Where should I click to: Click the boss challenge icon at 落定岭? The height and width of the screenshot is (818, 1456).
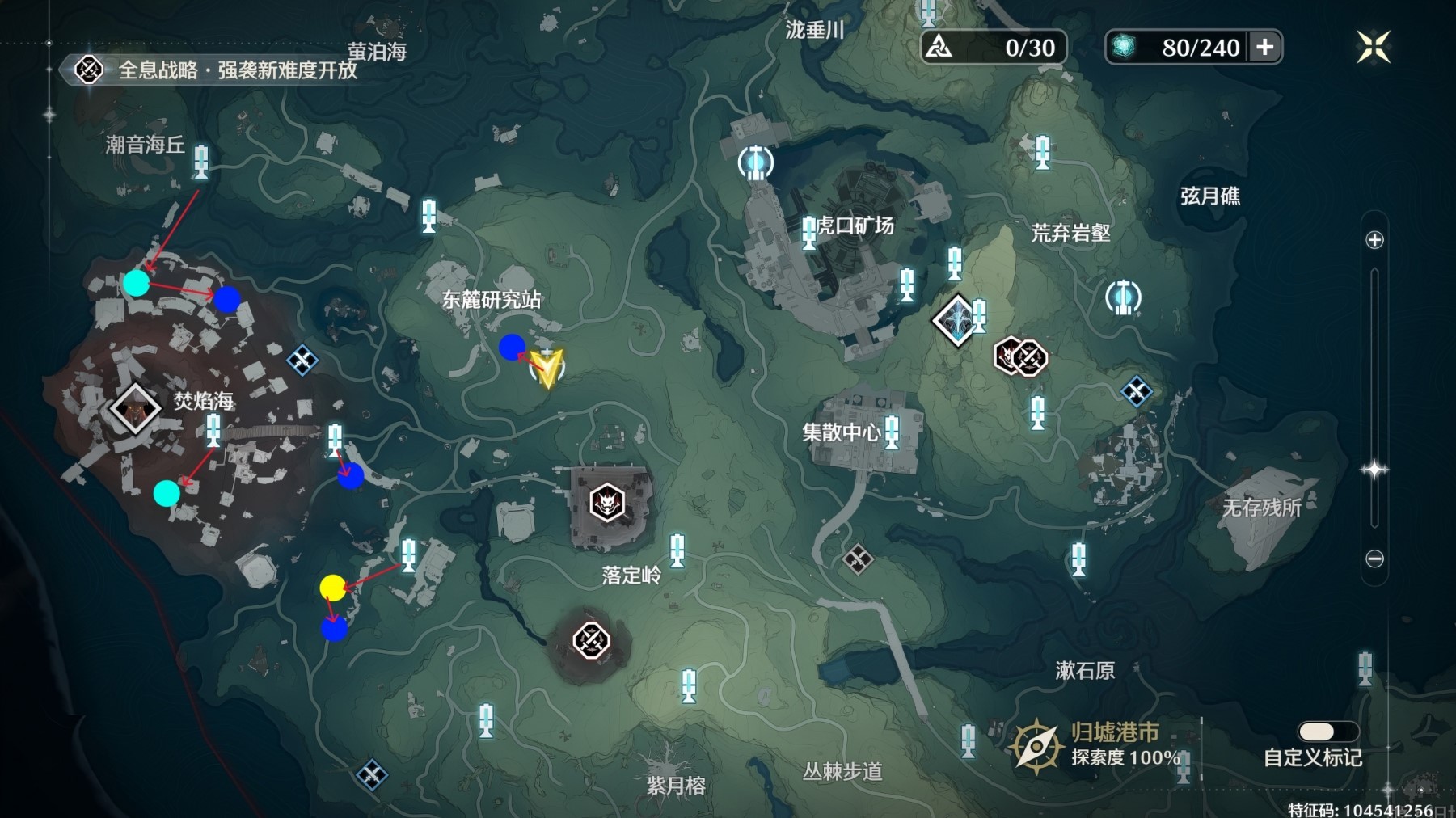click(609, 503)
